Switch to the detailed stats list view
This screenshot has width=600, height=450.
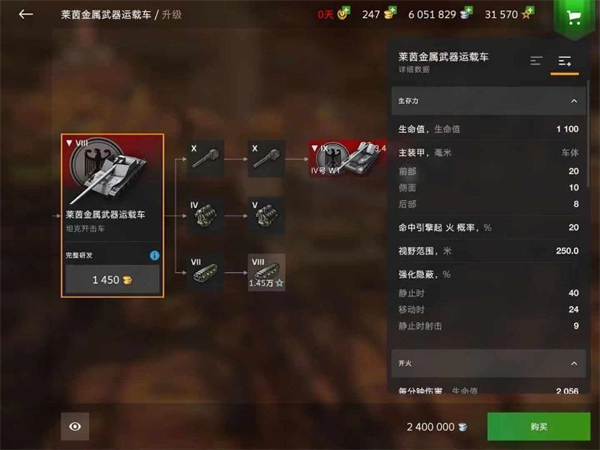click(565, 61)
